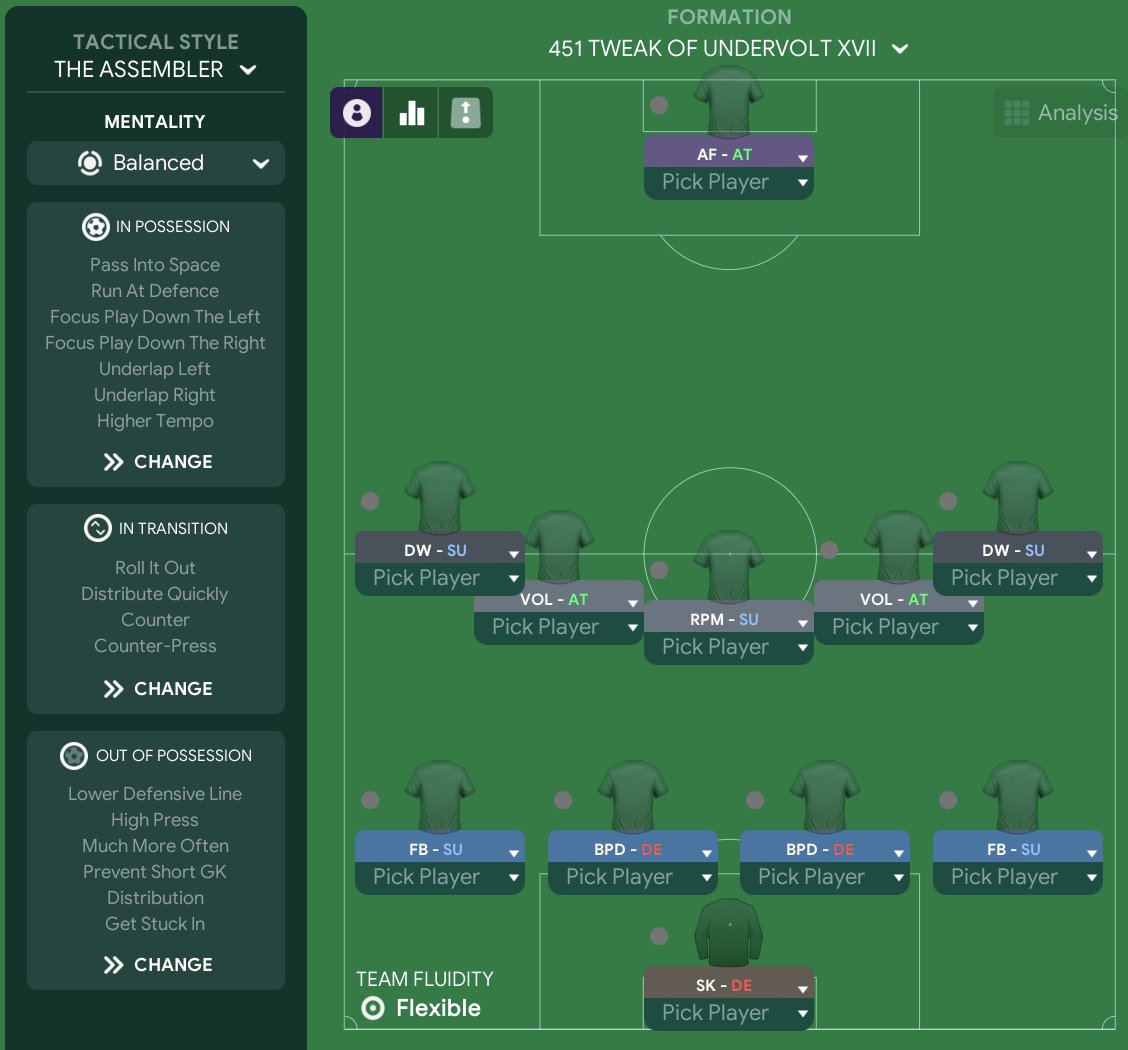The image size is (1128, 1050).
Task: Change the In Transition instructions
Action: (x=157, y=689)
